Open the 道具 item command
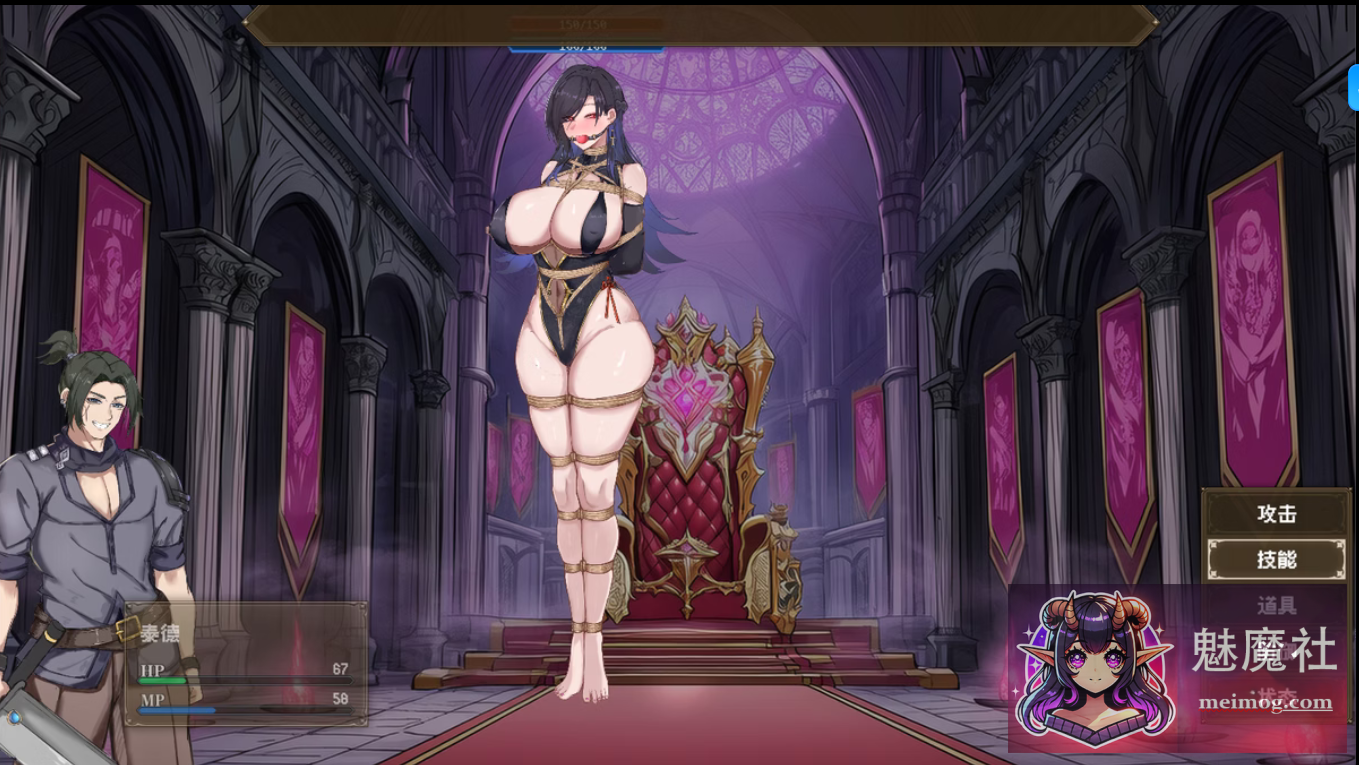1359x765 pixels. [1275, 603]
